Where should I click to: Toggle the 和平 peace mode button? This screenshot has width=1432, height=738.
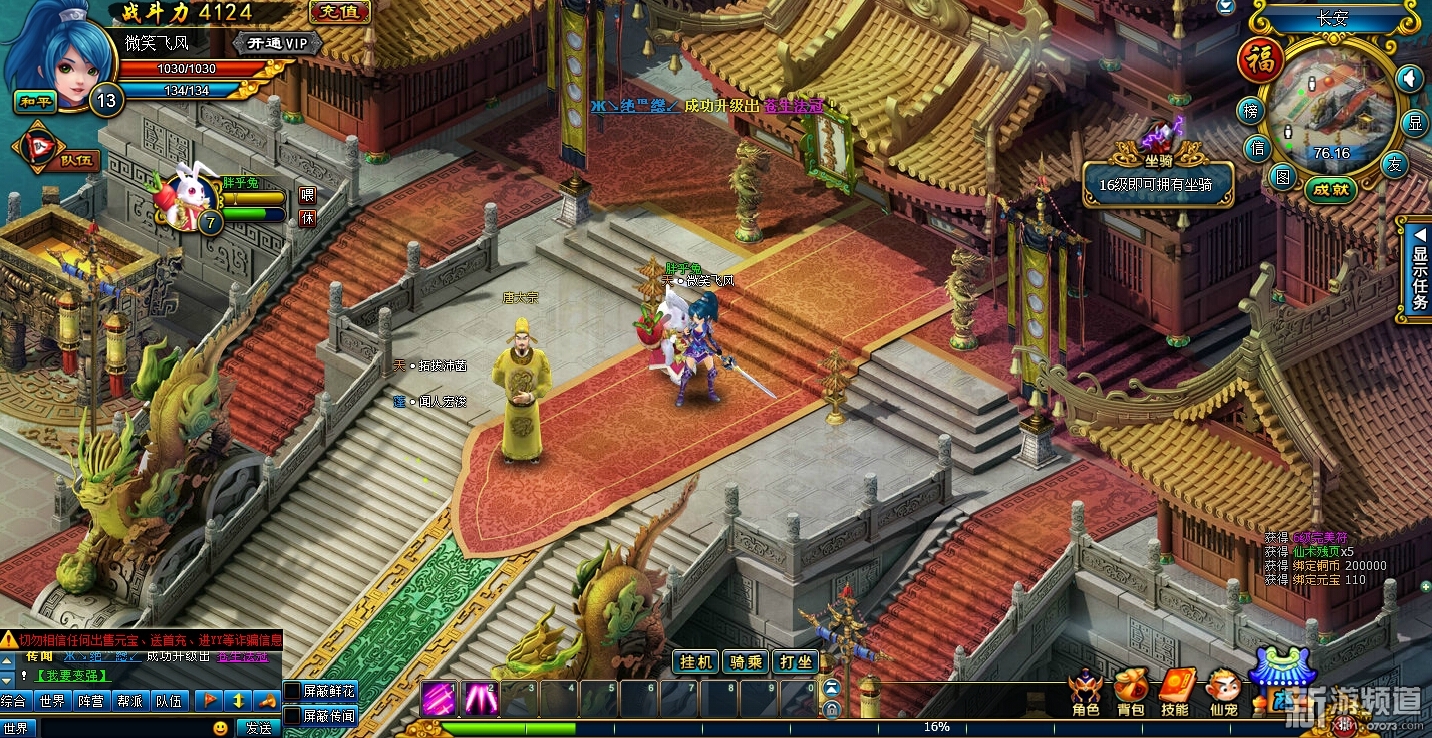pos(32,101)
